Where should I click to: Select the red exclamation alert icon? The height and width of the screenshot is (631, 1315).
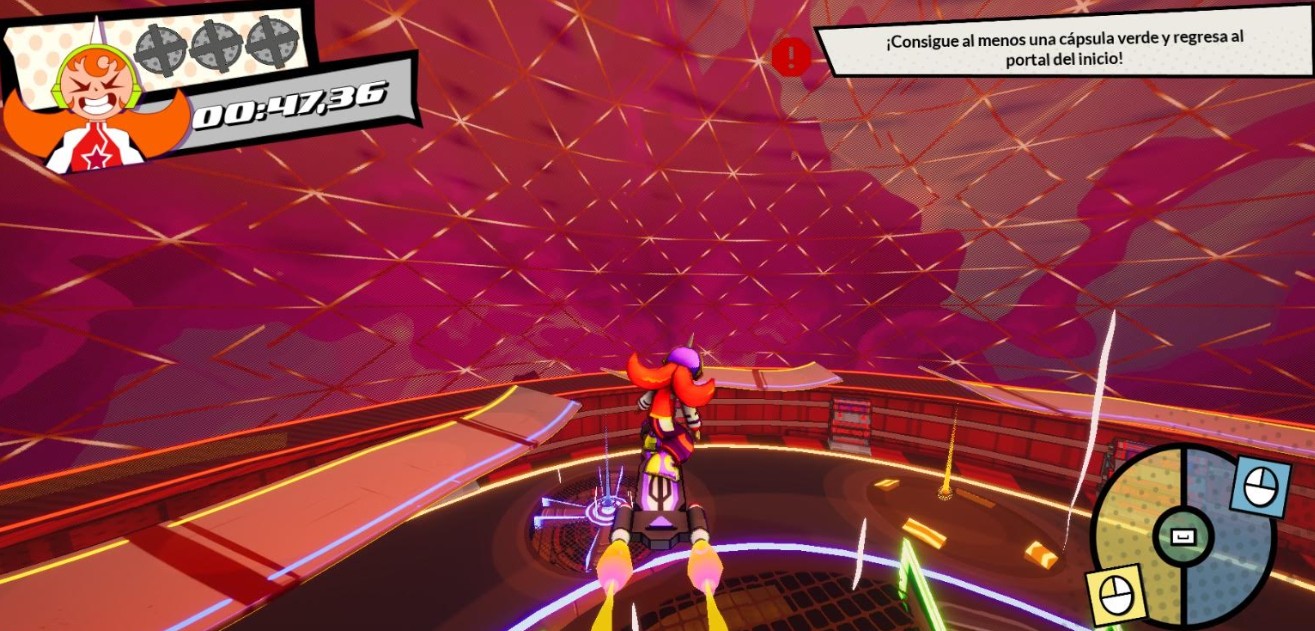pos(791,56)
